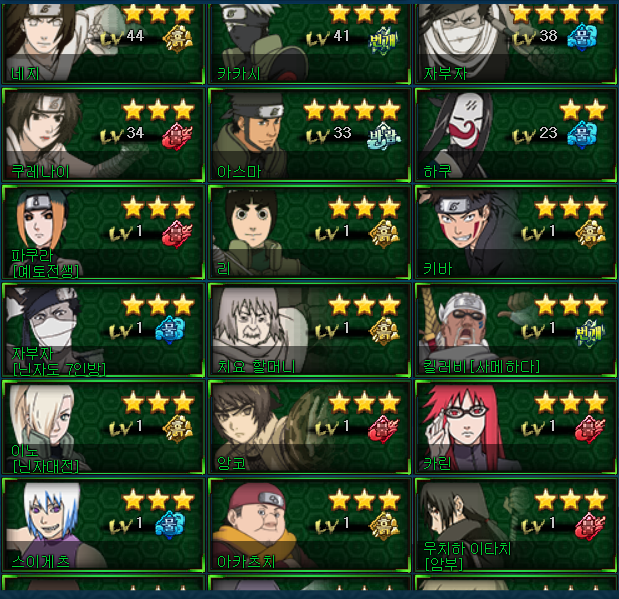Choose the red-haired Karin (카린) card
Viewport: 619px width, 599px height.
tap(513, 427)
